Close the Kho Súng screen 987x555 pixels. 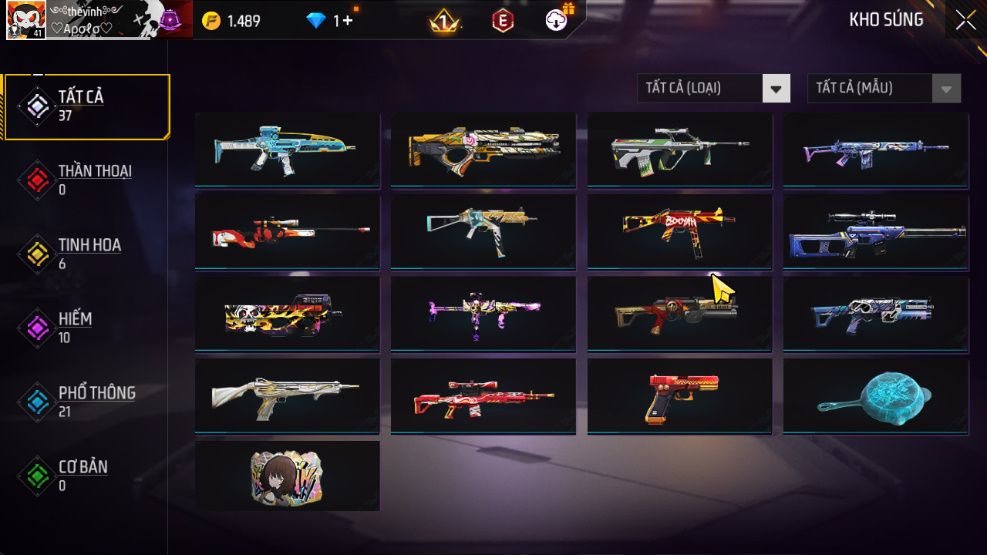[964, 20]
